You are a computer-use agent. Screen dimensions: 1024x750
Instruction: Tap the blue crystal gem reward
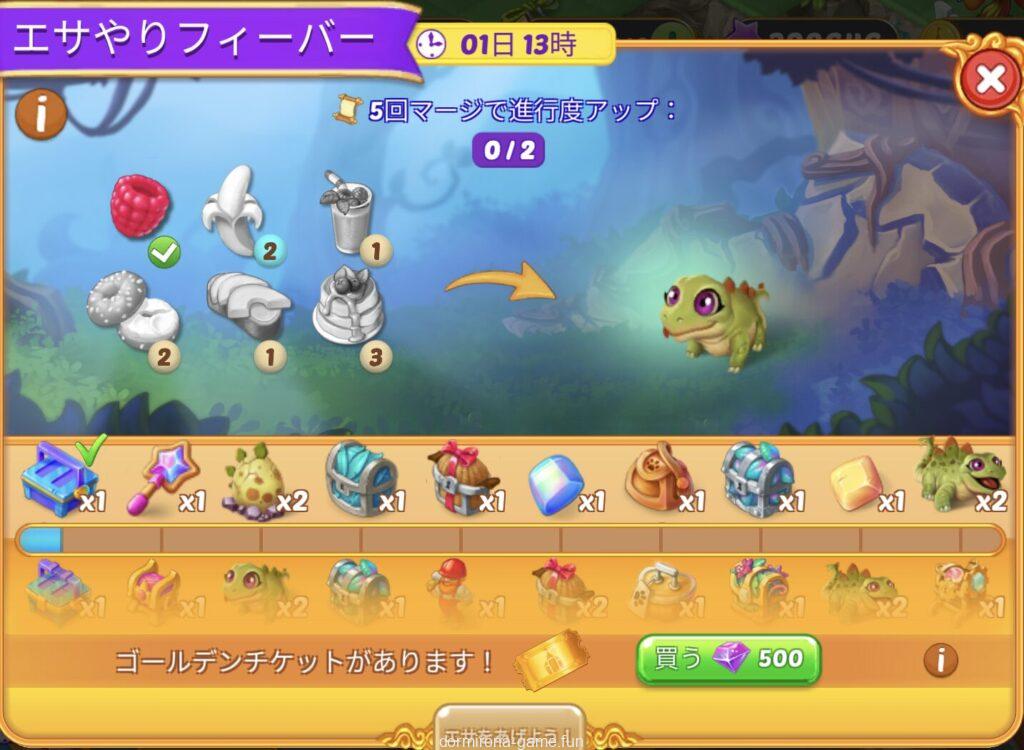pos(555,483)
